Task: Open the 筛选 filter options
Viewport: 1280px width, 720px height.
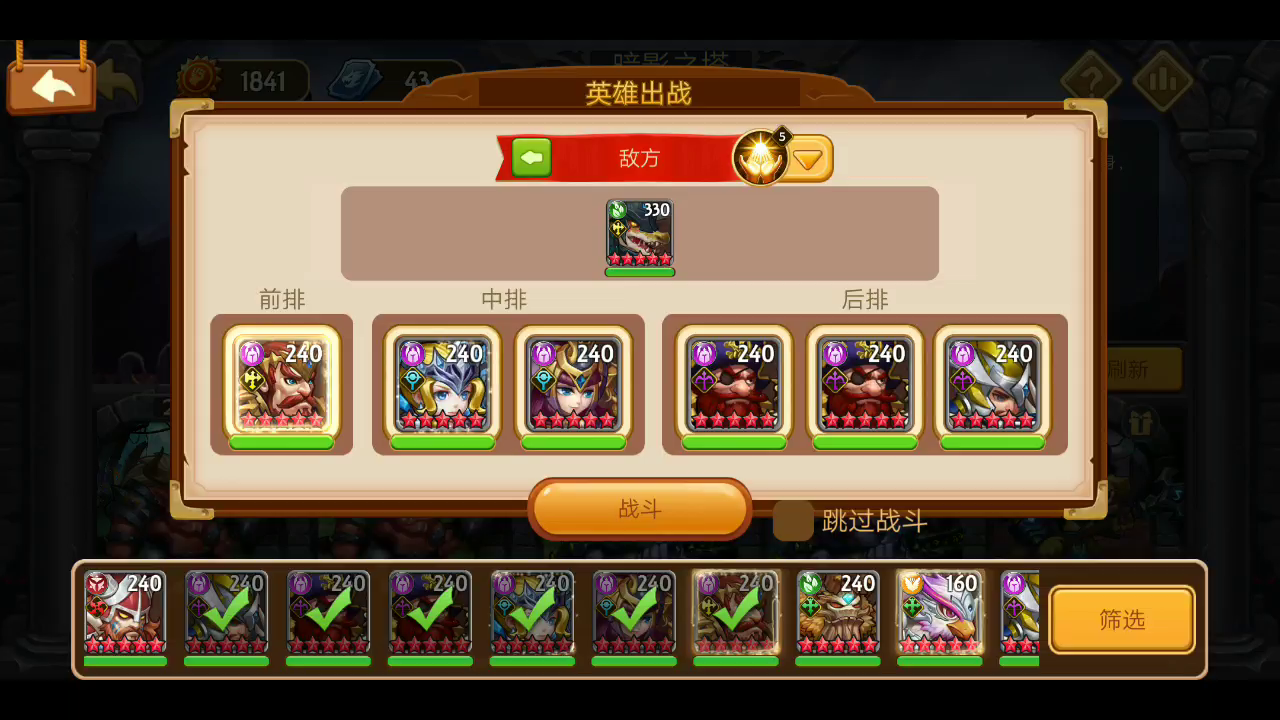Action: 1122,618
